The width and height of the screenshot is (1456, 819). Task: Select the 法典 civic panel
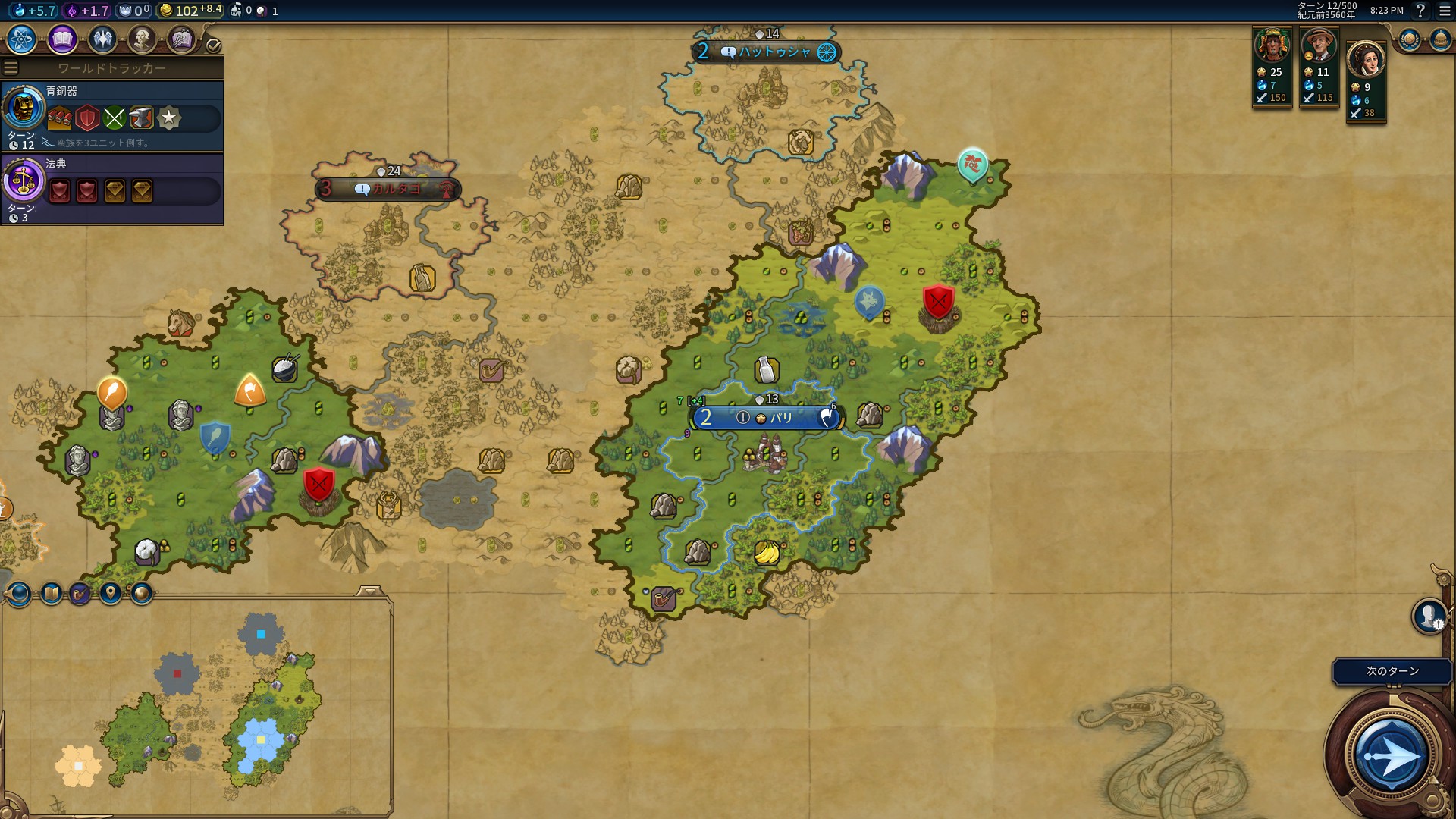pos(112,189)
